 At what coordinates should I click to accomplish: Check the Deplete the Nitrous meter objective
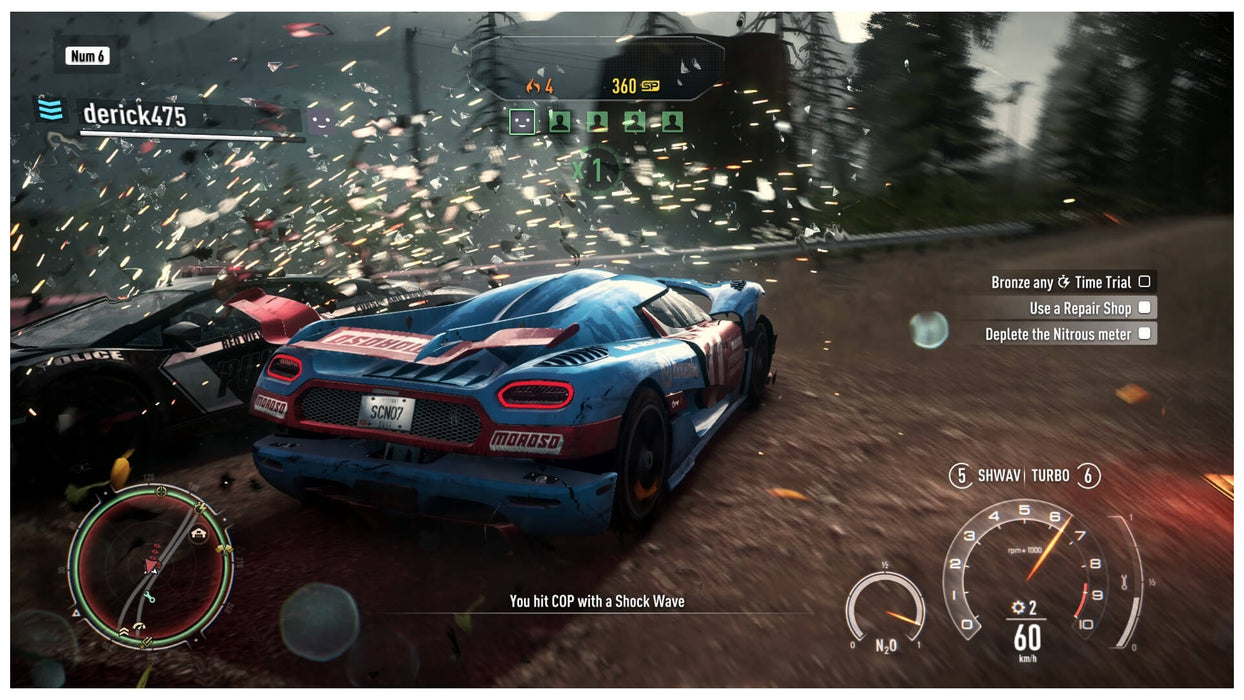tap(1144, 334)
